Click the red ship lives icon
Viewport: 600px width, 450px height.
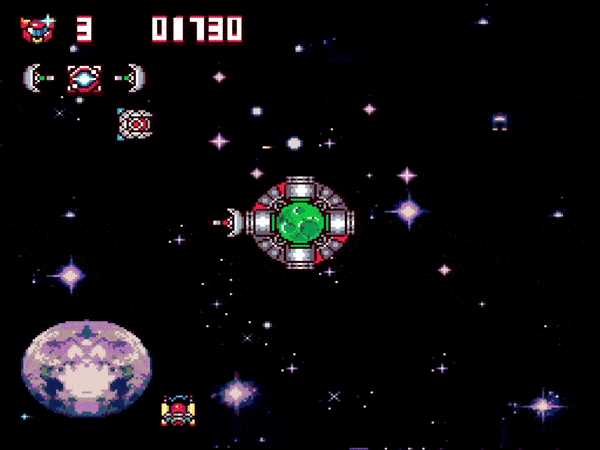(x=37, y=28)
